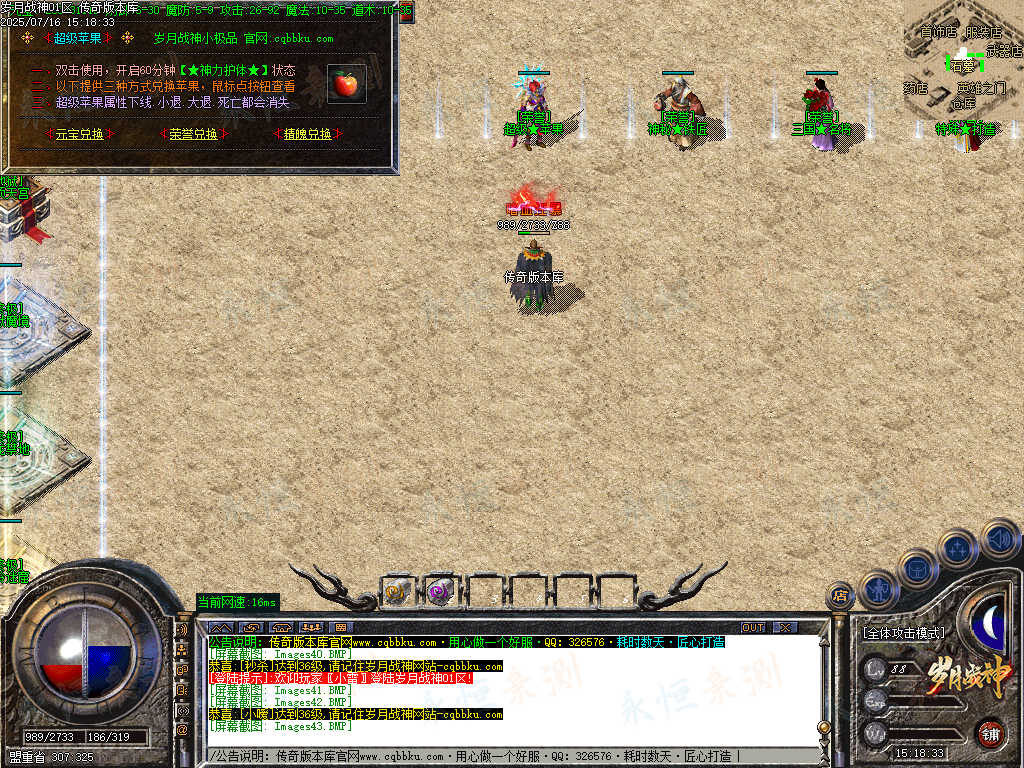Select the mountain icon chat toolbar button
Screen dimensions: 1024x768
222,628
